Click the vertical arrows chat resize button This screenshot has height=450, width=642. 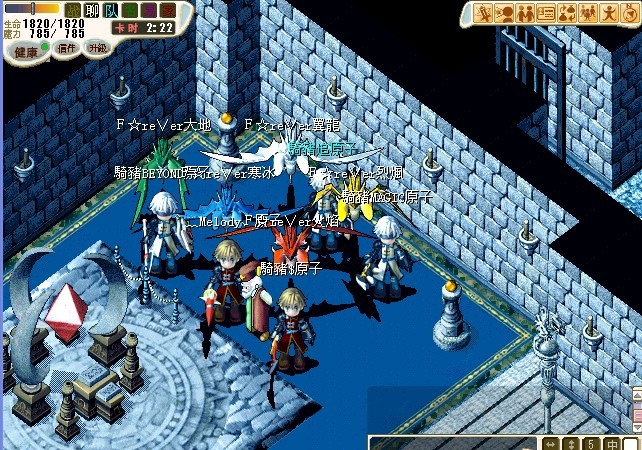[x=571, y=443]
